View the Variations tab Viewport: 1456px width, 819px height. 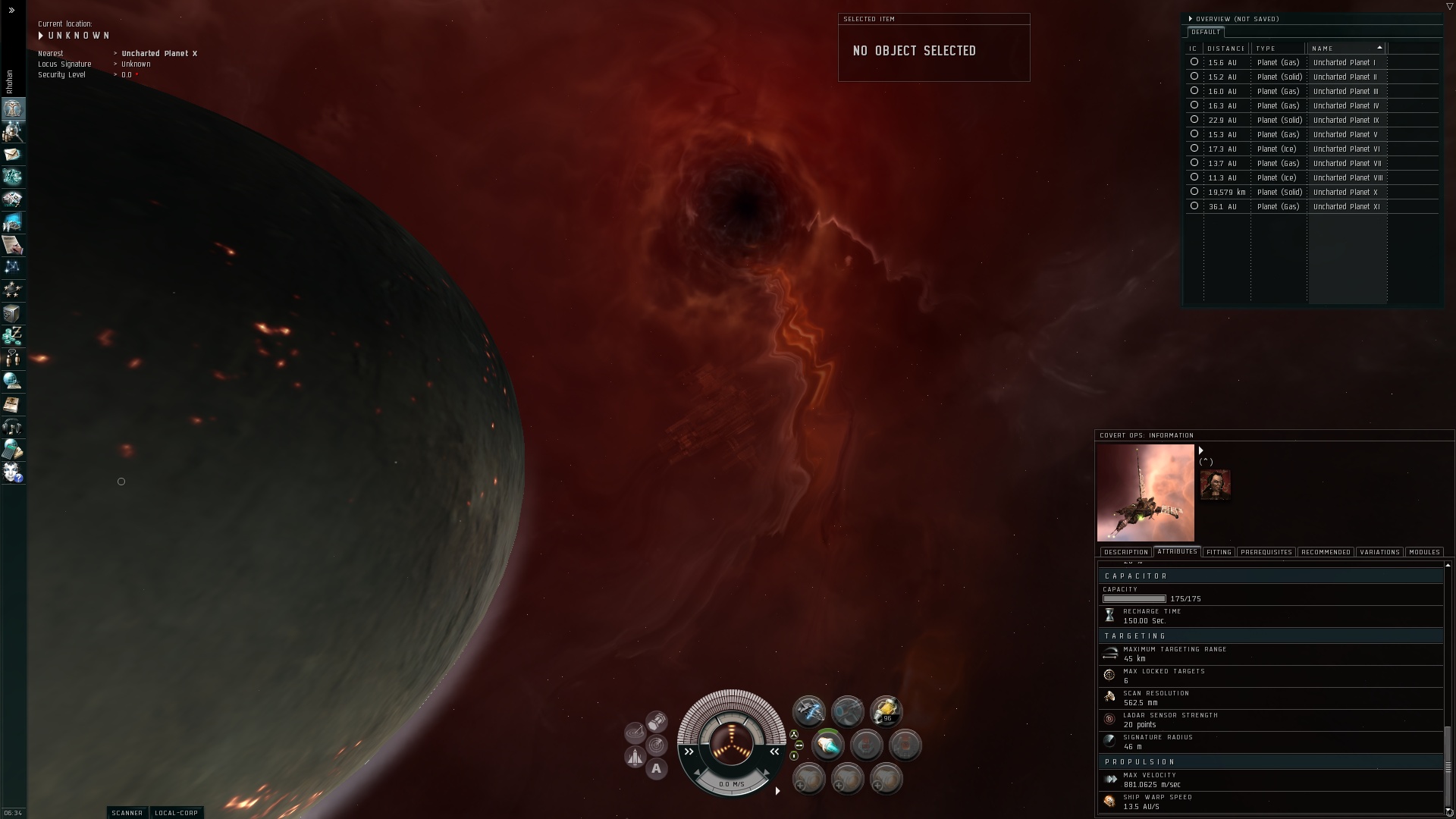pyautogui.click(x=1379, y=552)
